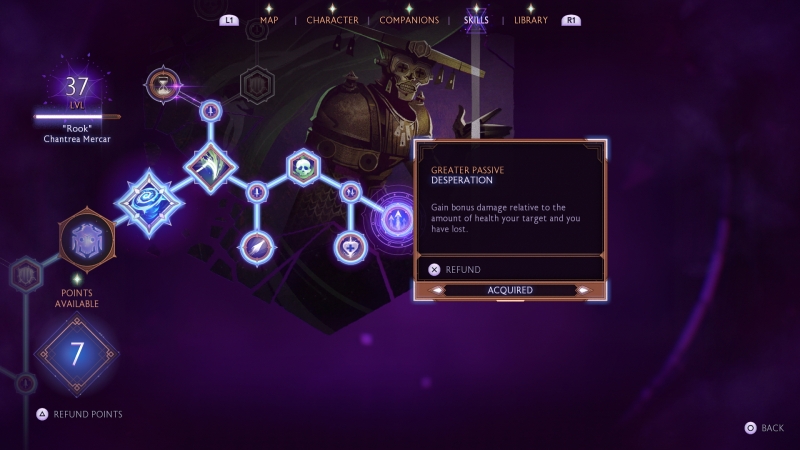Select the glowing Desperation arrows node

coord(396,218)
